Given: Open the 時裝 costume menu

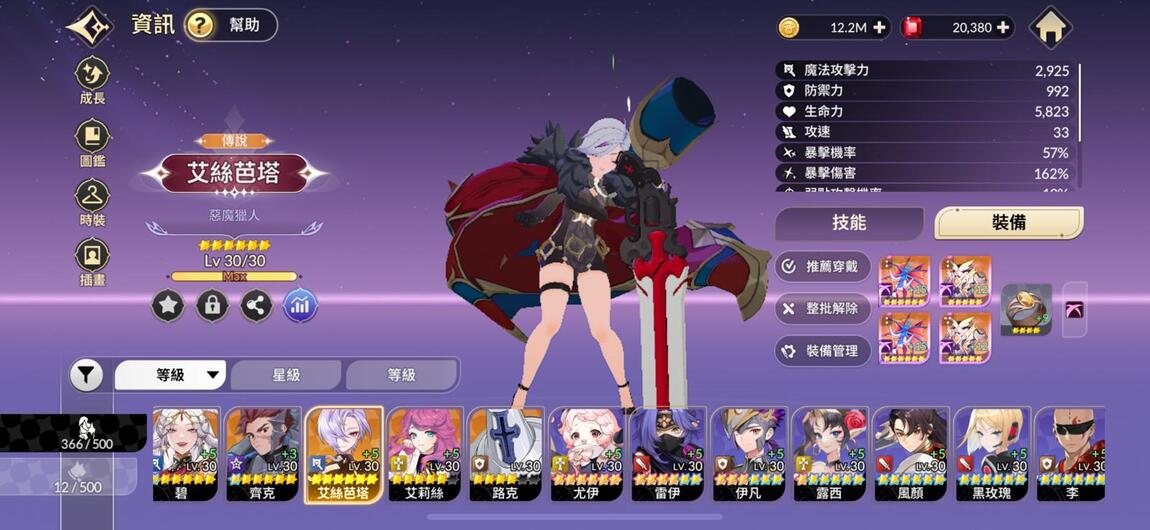Looking at the screenshot, I should 92,201.
